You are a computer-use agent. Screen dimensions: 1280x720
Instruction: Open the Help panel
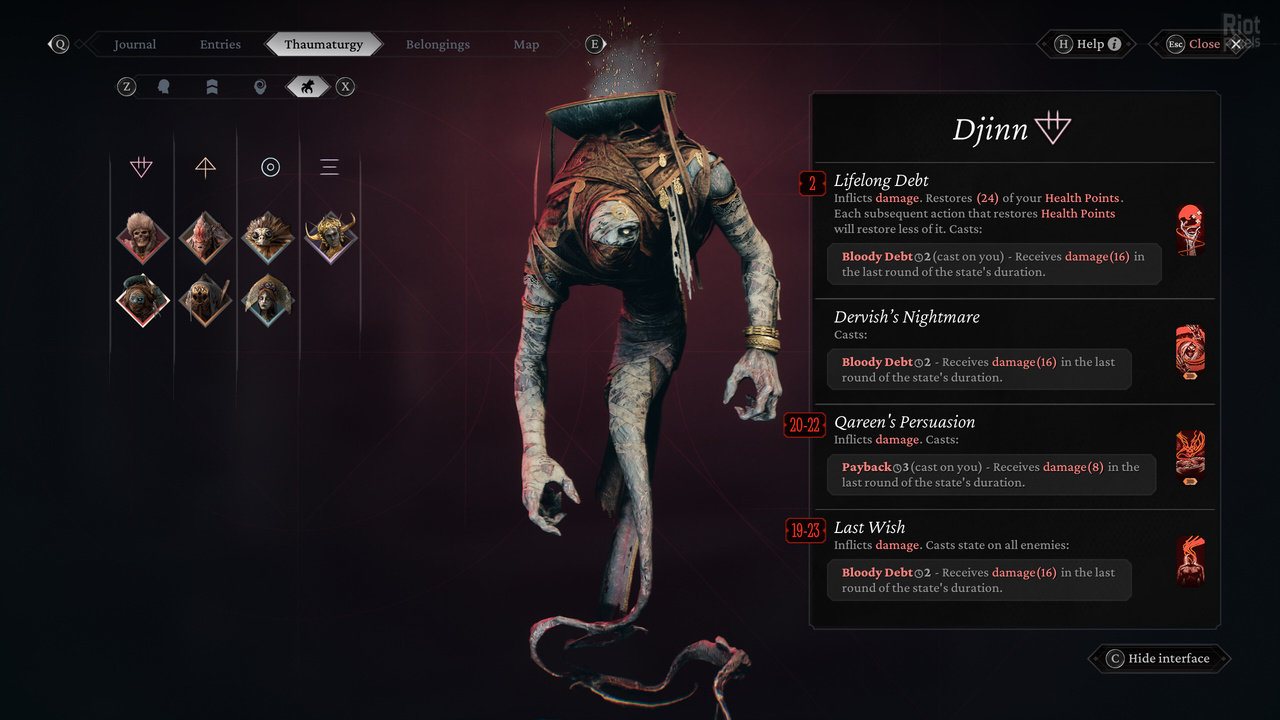pyautogui.click(x=1094, y=44)
